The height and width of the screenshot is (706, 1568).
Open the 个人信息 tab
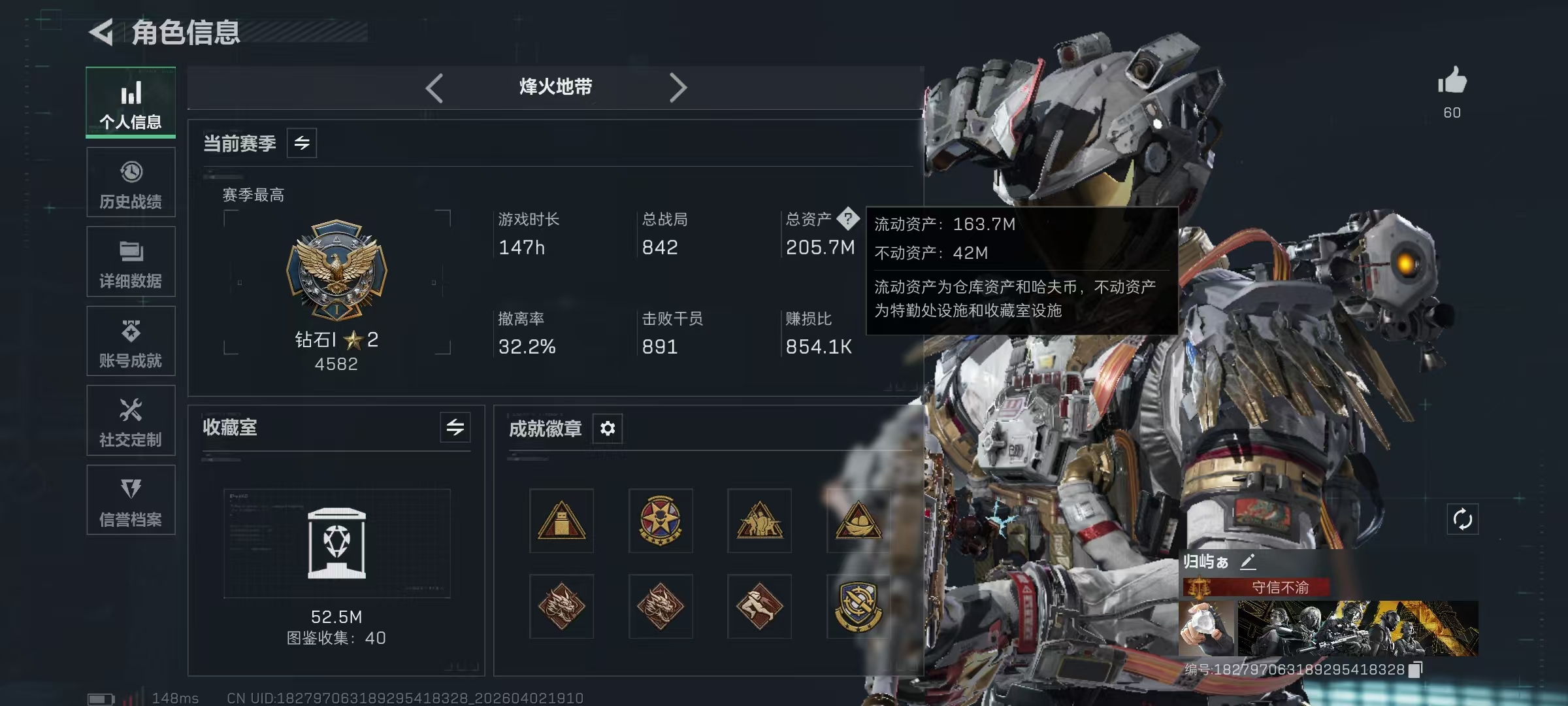131,103
